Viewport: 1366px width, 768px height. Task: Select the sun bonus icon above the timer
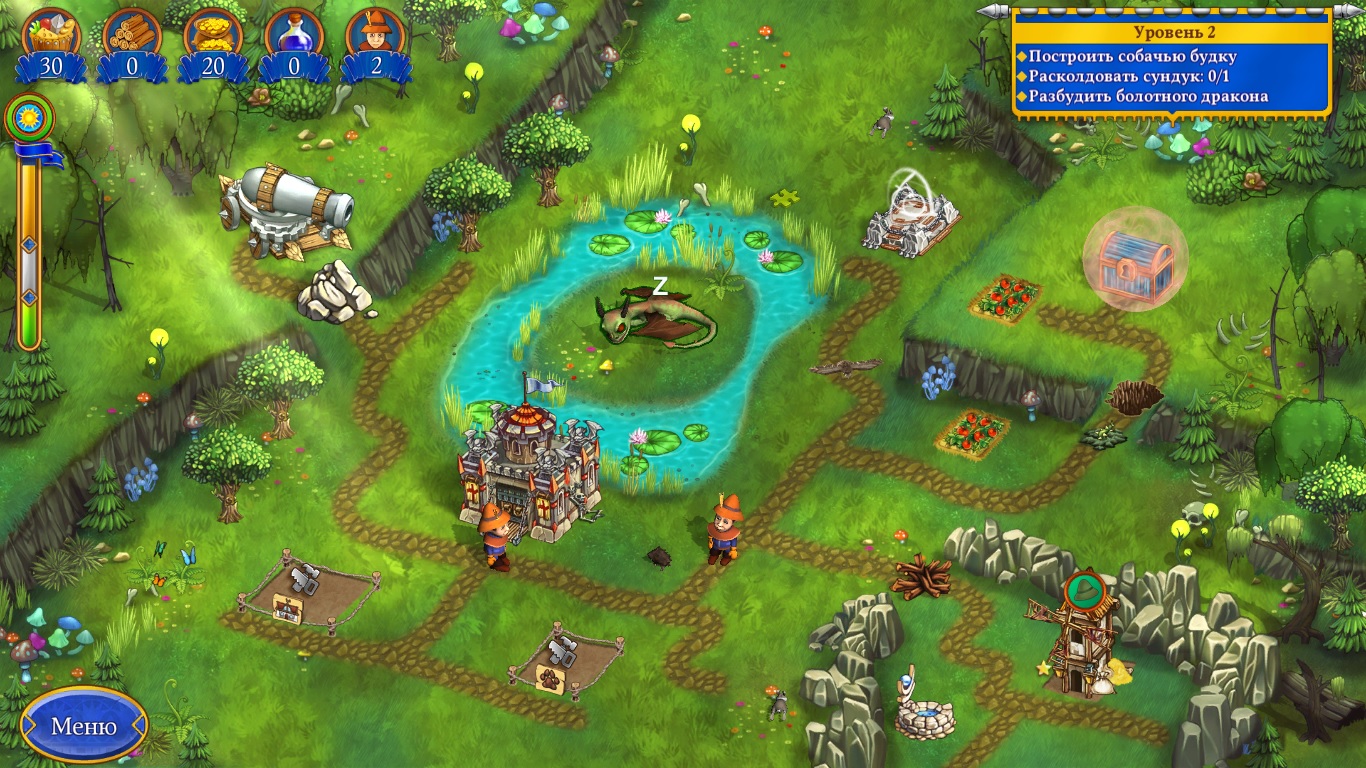pos(27,117)
